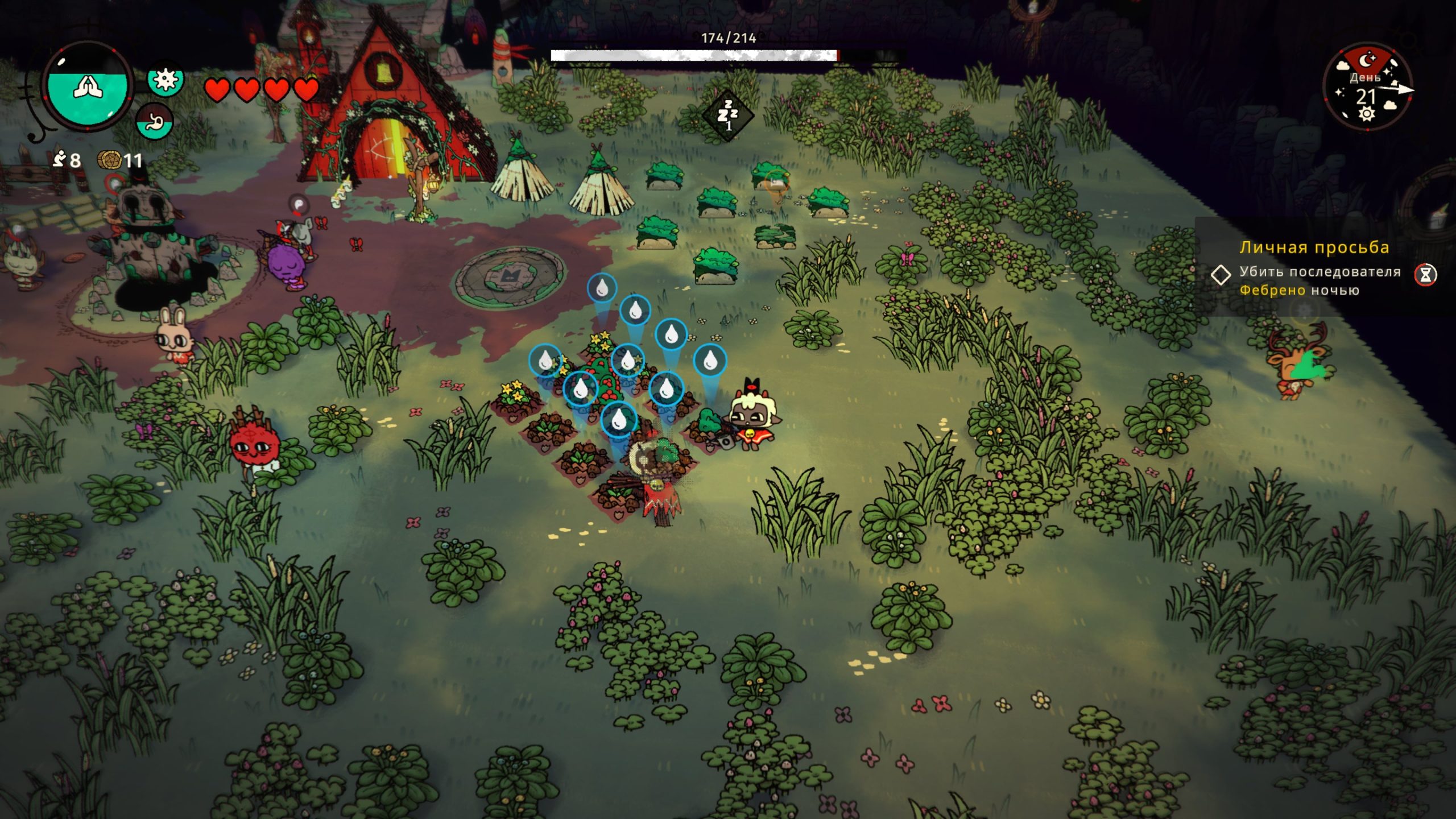Open the Личная просьба quest tracker
Viewport: 1456px width, 819px height.
[x=1314, y=248]
